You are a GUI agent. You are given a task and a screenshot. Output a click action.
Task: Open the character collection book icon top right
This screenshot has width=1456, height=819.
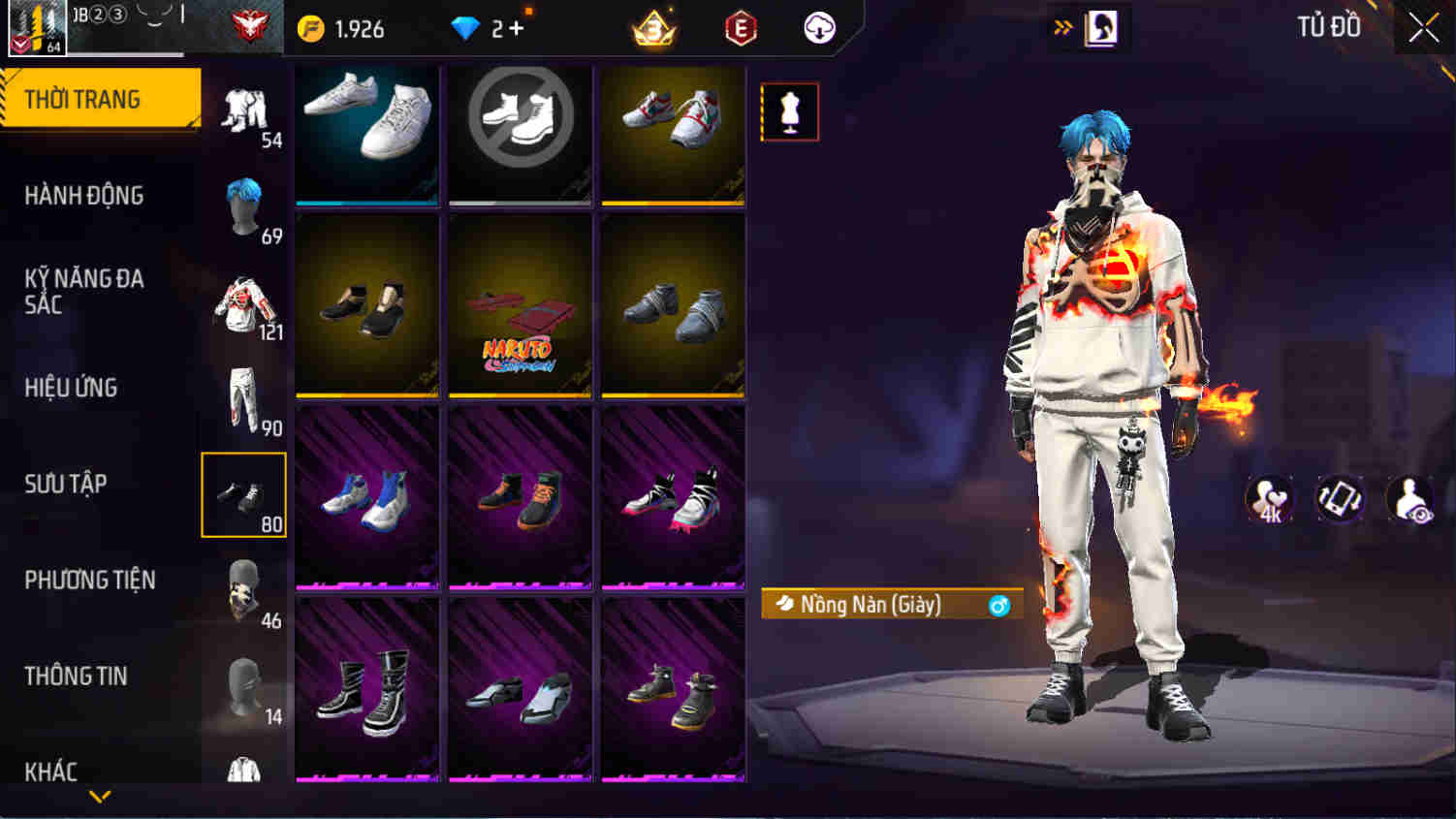click(1100, 27)
